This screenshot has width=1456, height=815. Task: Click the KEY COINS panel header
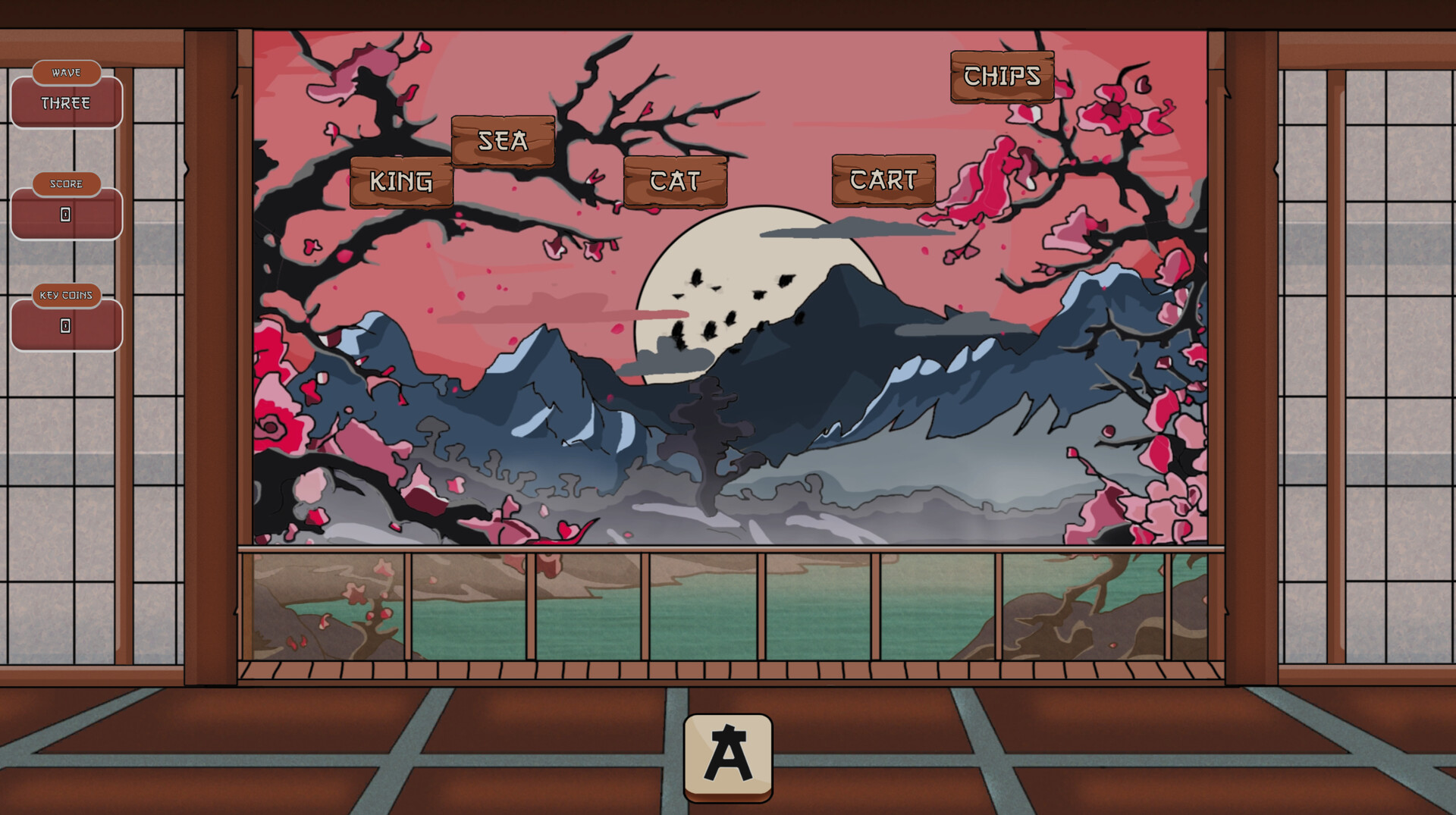65,296
